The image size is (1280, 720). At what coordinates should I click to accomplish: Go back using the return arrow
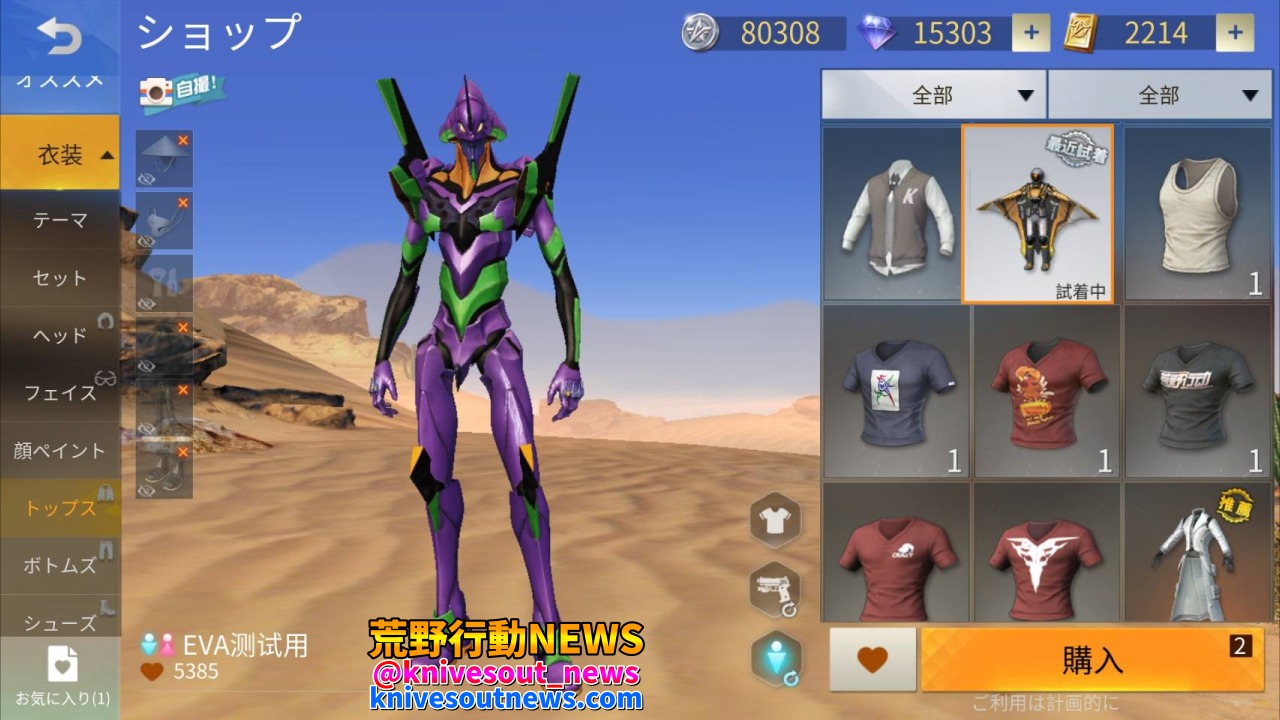point(60,37)
